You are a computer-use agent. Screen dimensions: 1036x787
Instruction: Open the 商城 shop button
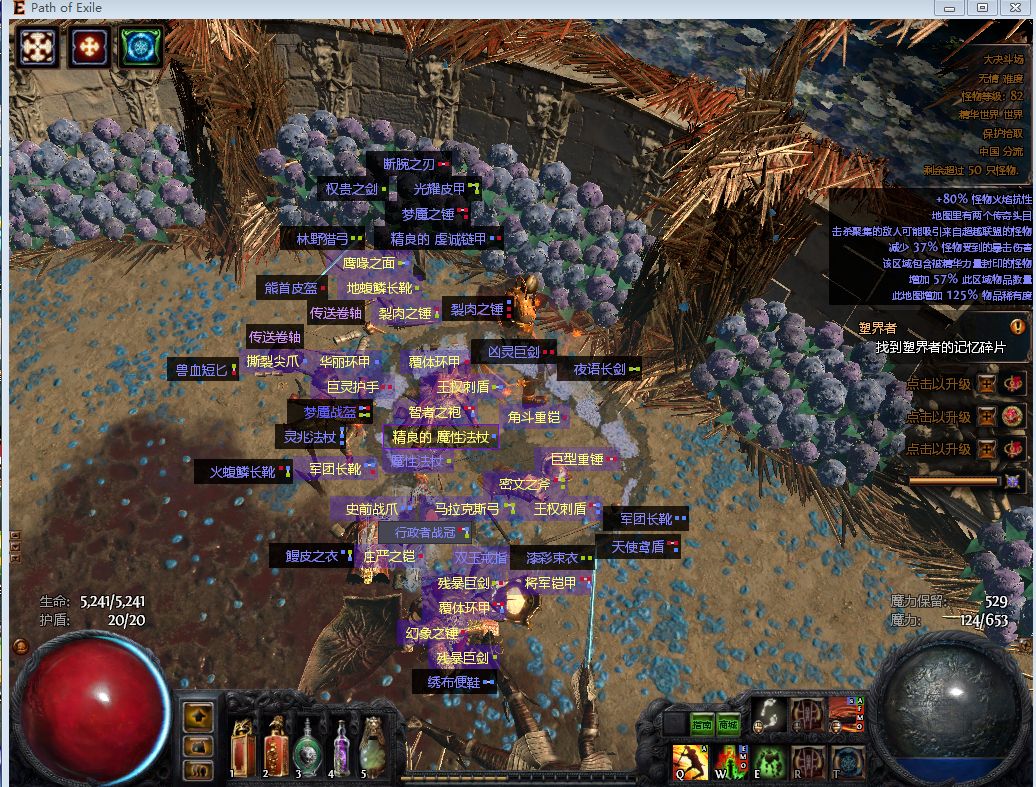tap(728, 724)
